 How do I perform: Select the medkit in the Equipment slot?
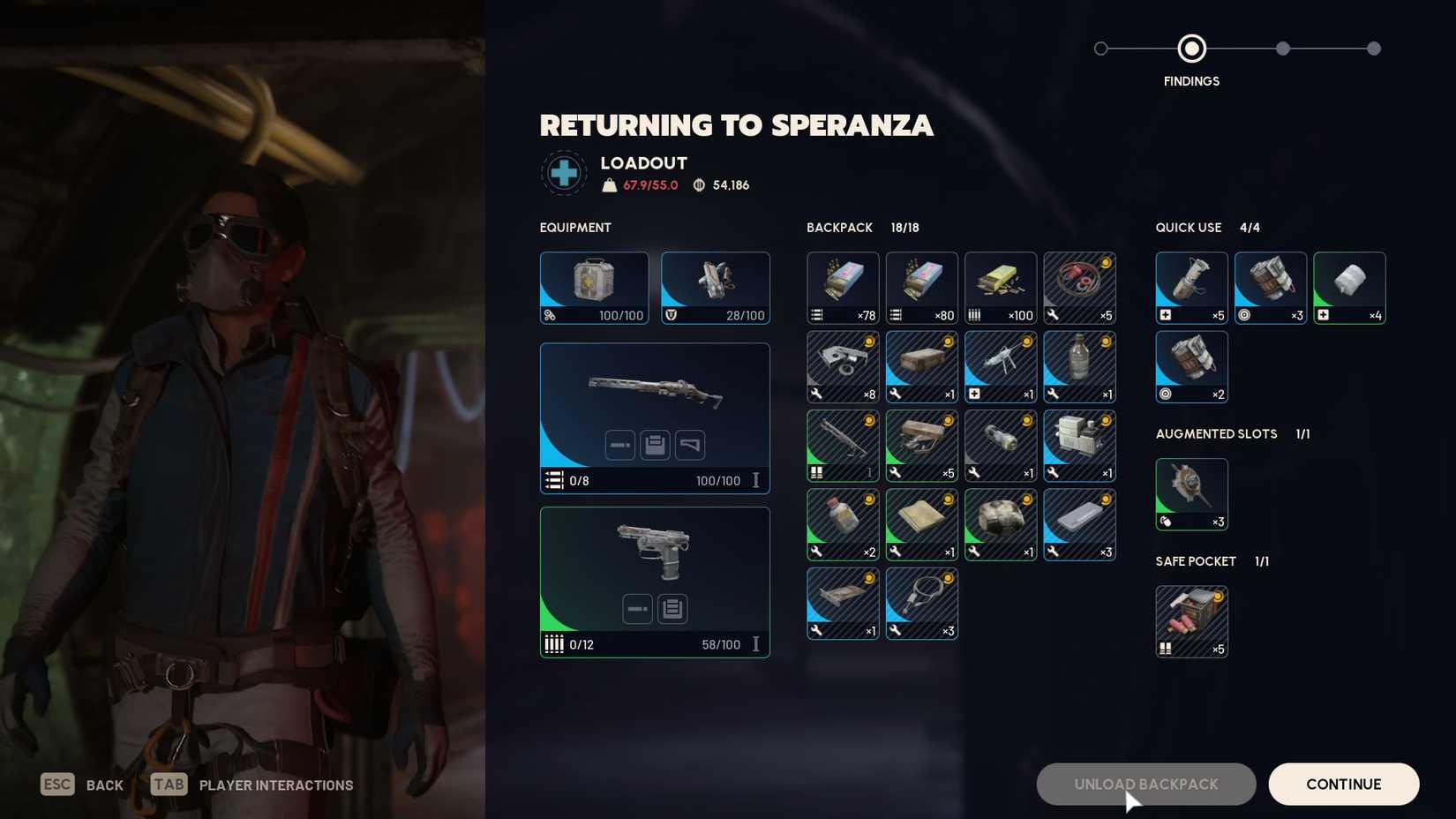click(594, 288)
